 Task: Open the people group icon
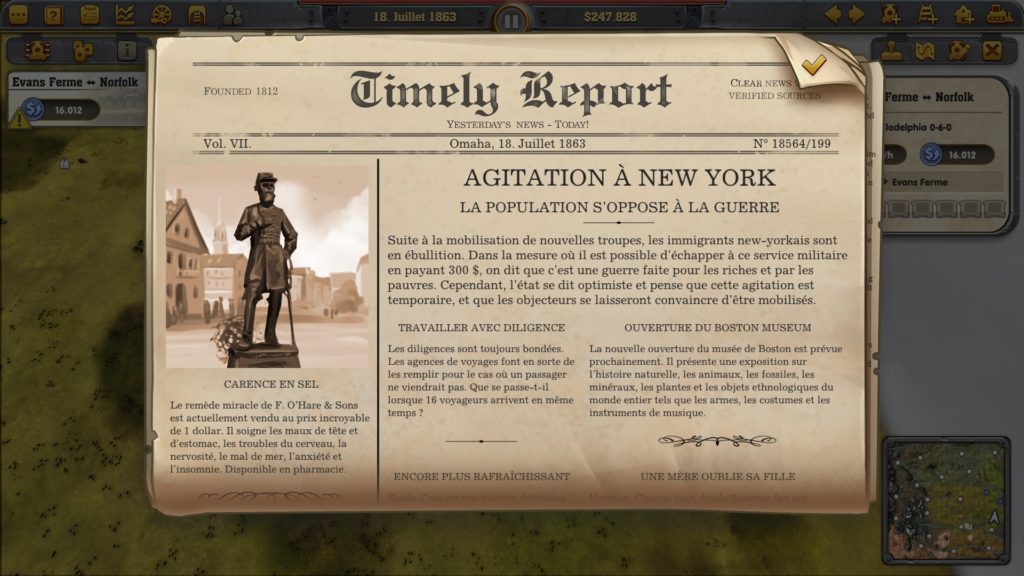[233, 15]
